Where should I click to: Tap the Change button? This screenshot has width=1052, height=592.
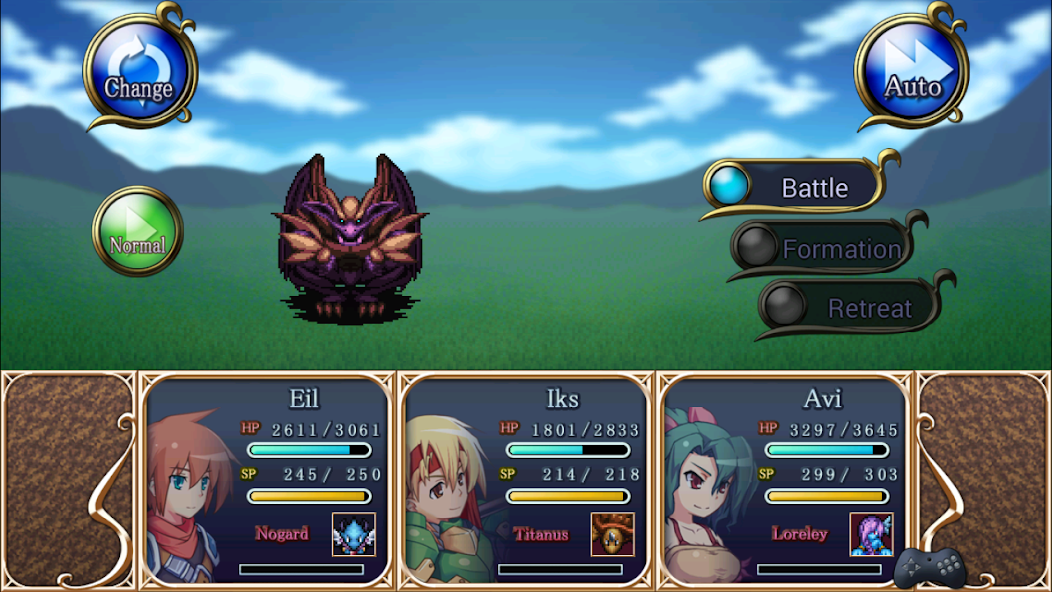coord(139,71)
